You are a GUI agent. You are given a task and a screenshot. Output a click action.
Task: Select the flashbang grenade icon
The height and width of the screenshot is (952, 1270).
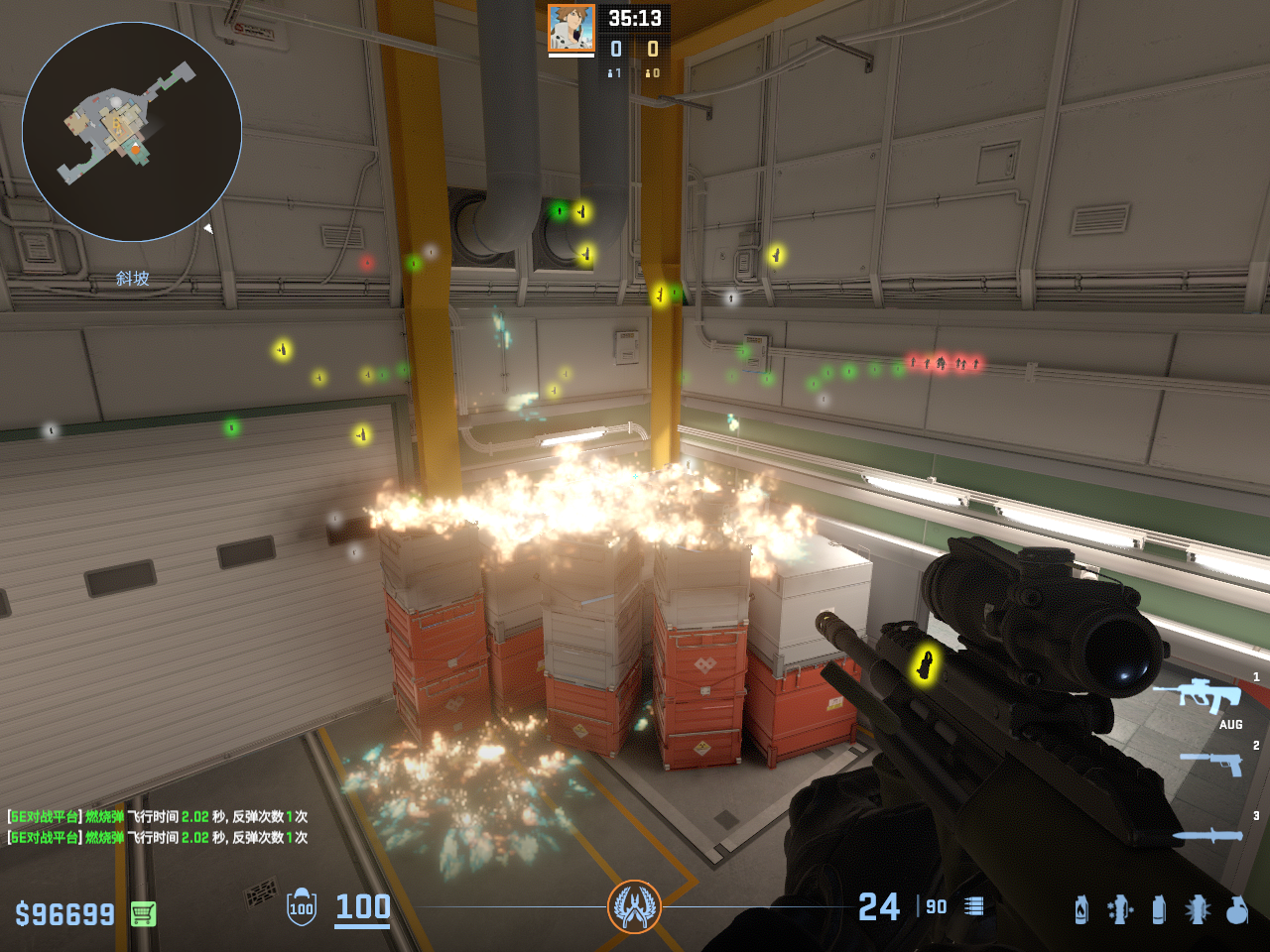tap(1198, 909)
